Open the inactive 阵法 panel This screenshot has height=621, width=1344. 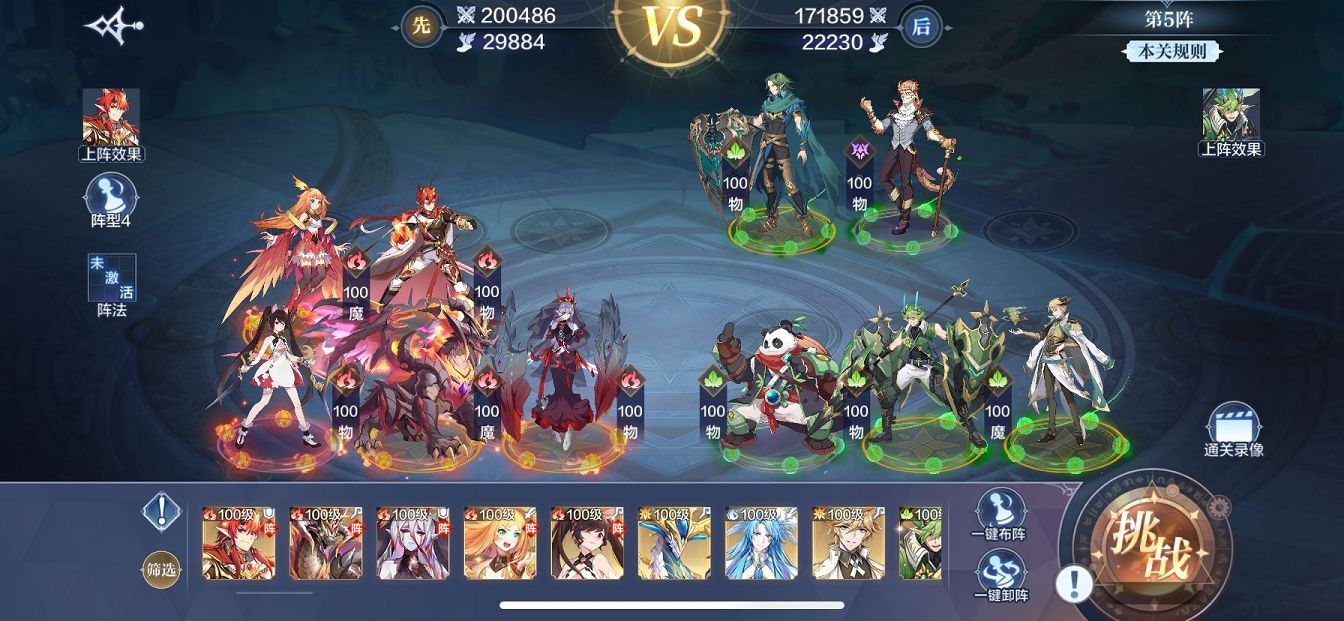click(112, 284)
